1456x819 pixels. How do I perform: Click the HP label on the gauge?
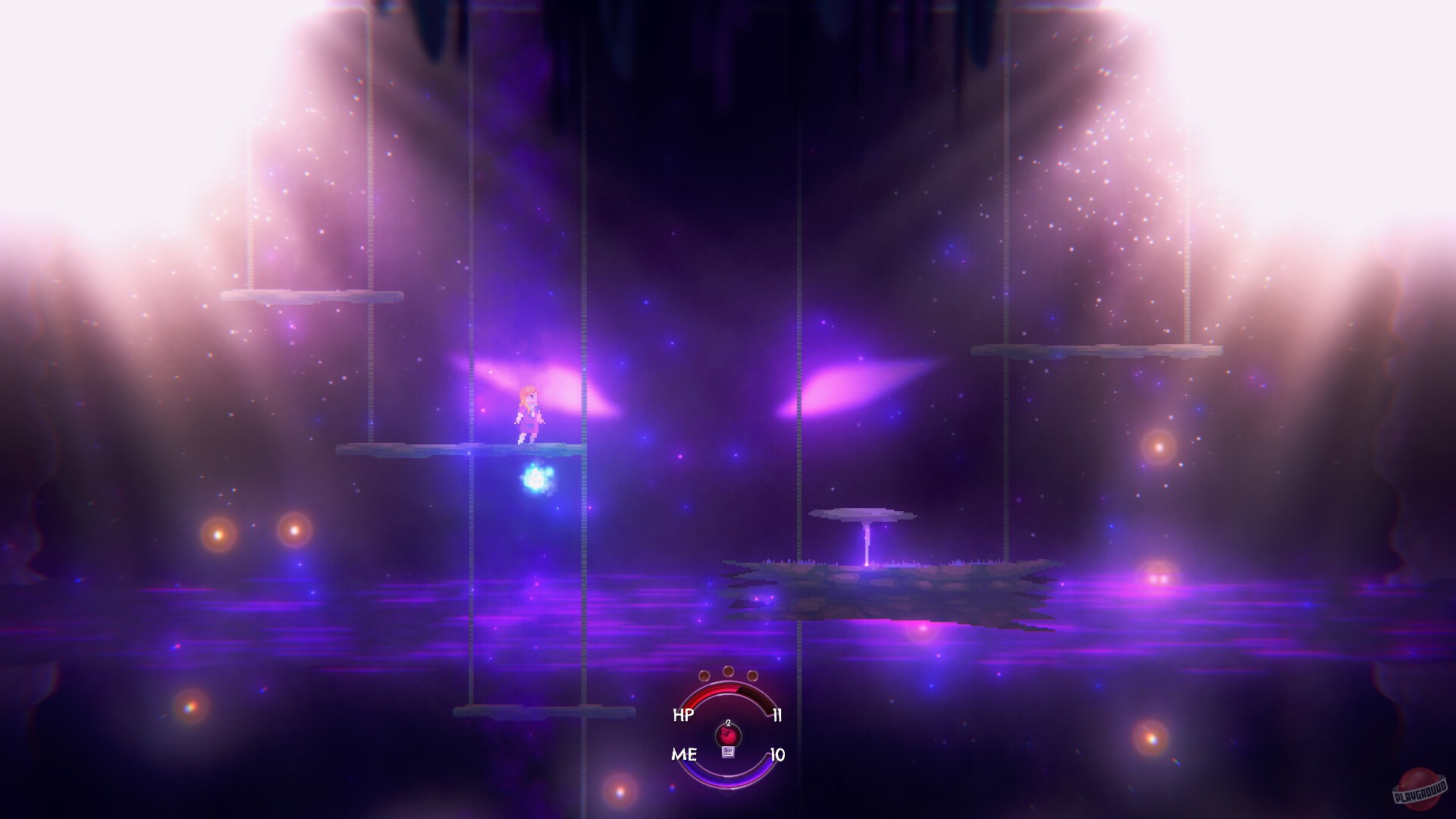coord(683,714)
